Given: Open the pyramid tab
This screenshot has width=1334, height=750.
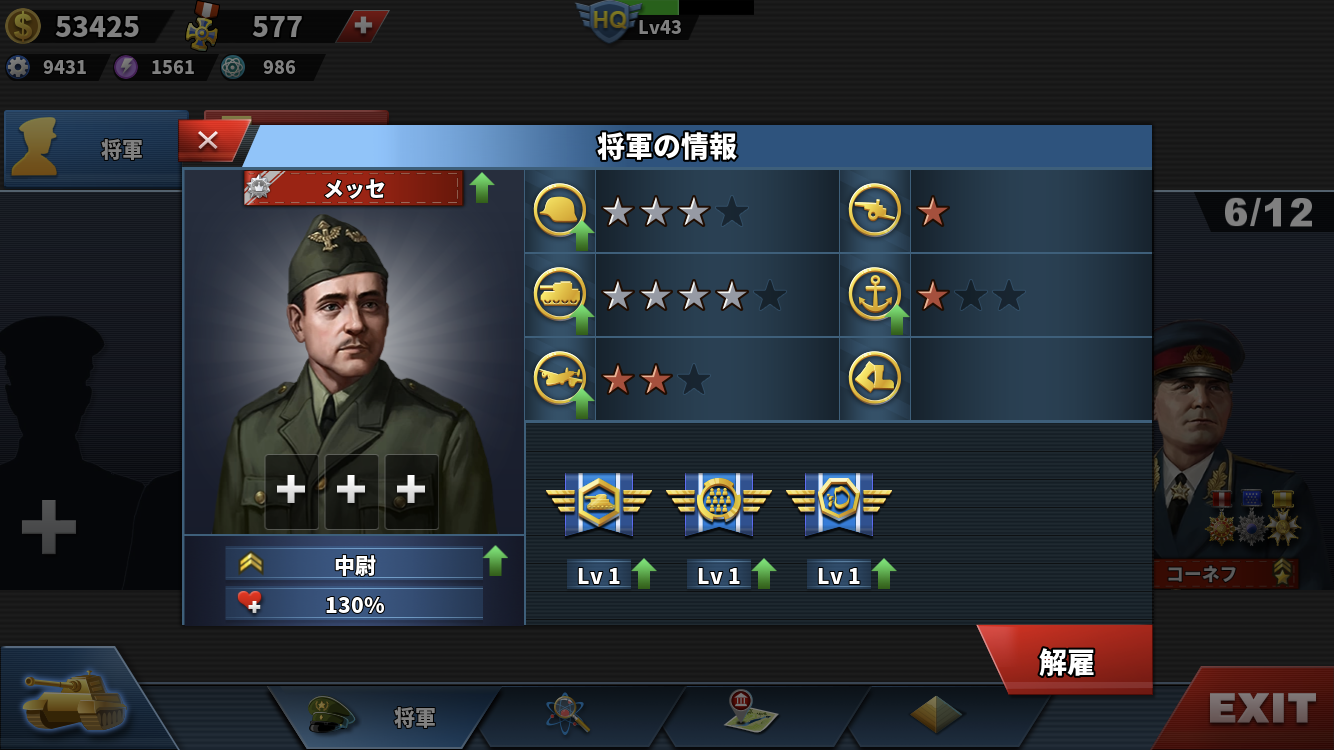Looking at the screenshot, I should pyautogui.click(x=936, y=714).
